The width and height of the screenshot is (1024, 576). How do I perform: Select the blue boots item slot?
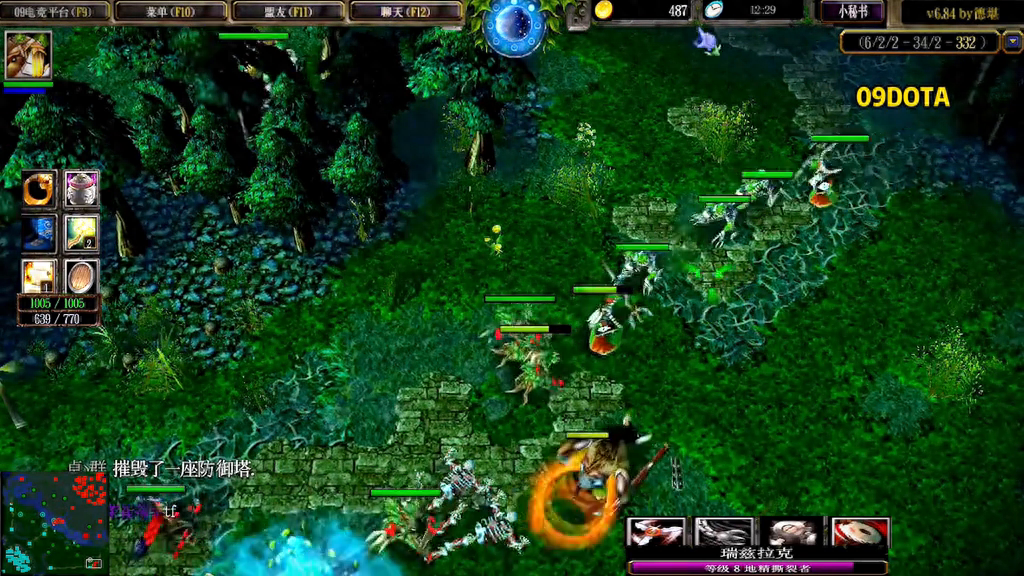pyautogui.click(x=39, y=233)
